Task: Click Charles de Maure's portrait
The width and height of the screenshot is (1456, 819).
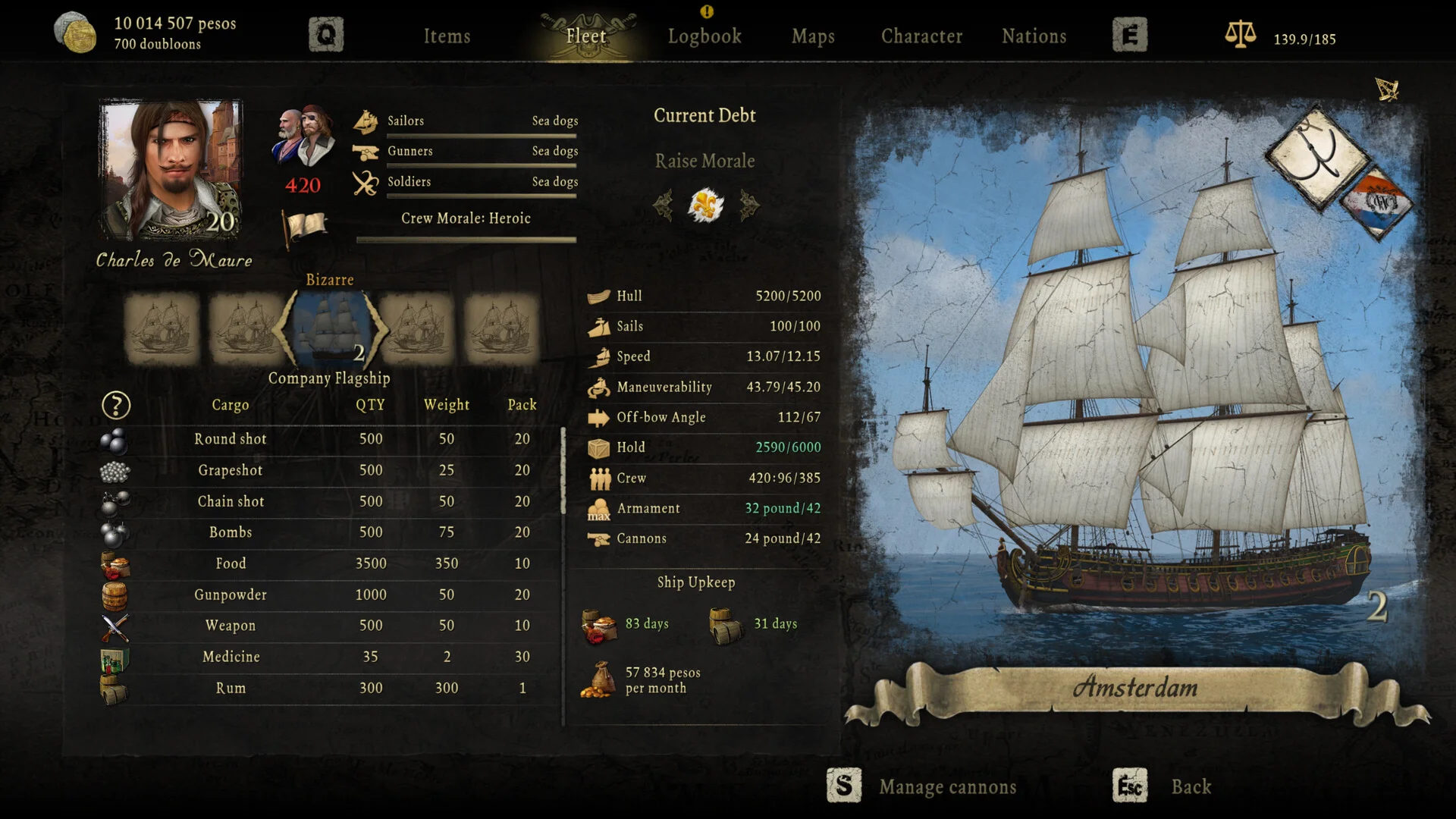Action: [x=171, y=169]
